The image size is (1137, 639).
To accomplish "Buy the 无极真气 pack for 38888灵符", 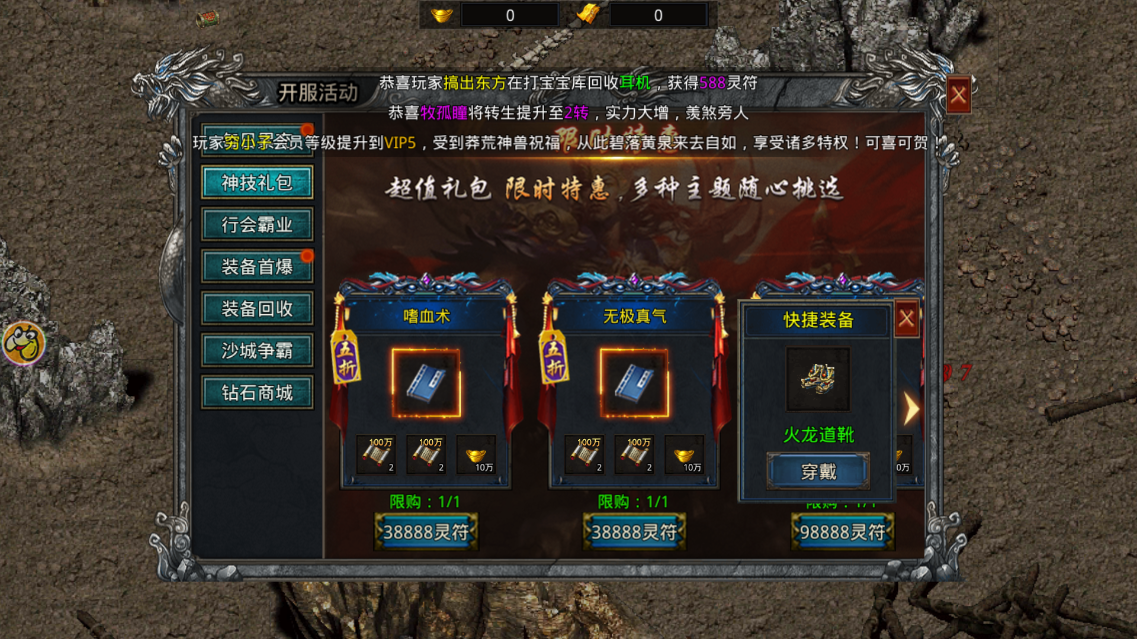I will 633,532.
